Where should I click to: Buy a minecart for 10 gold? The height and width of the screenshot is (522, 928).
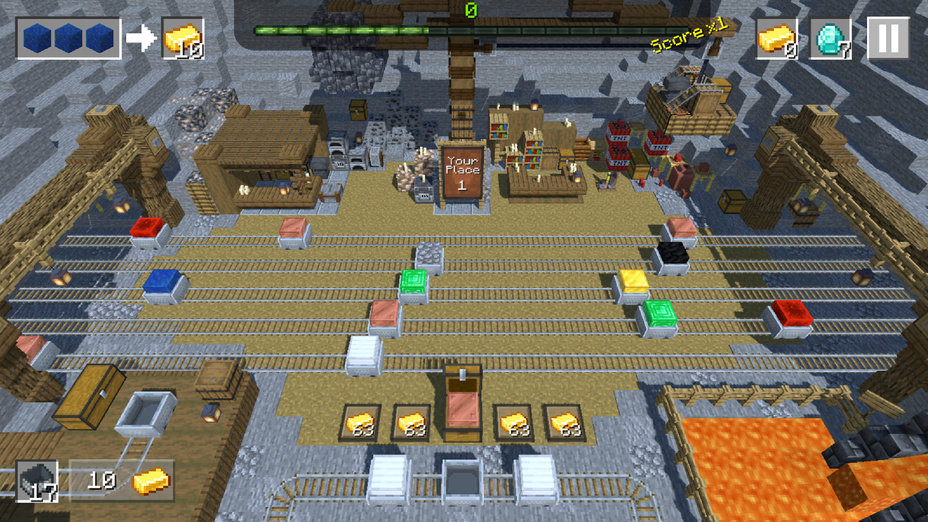[x=121, y=481]
